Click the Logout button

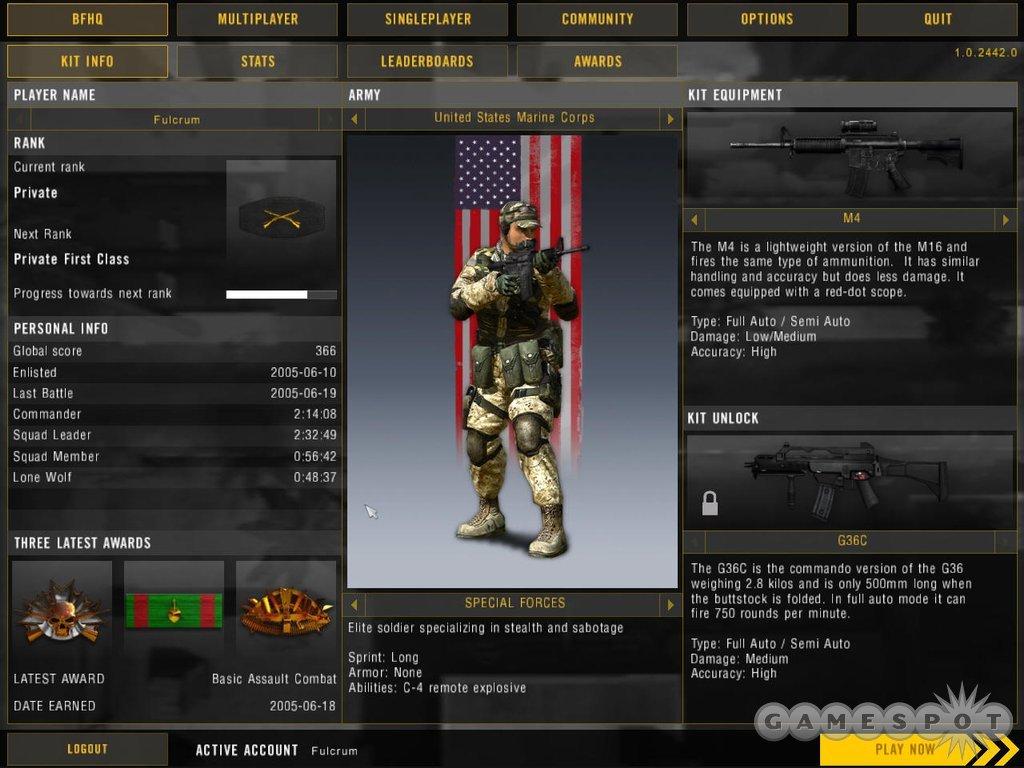pos(87,749)
